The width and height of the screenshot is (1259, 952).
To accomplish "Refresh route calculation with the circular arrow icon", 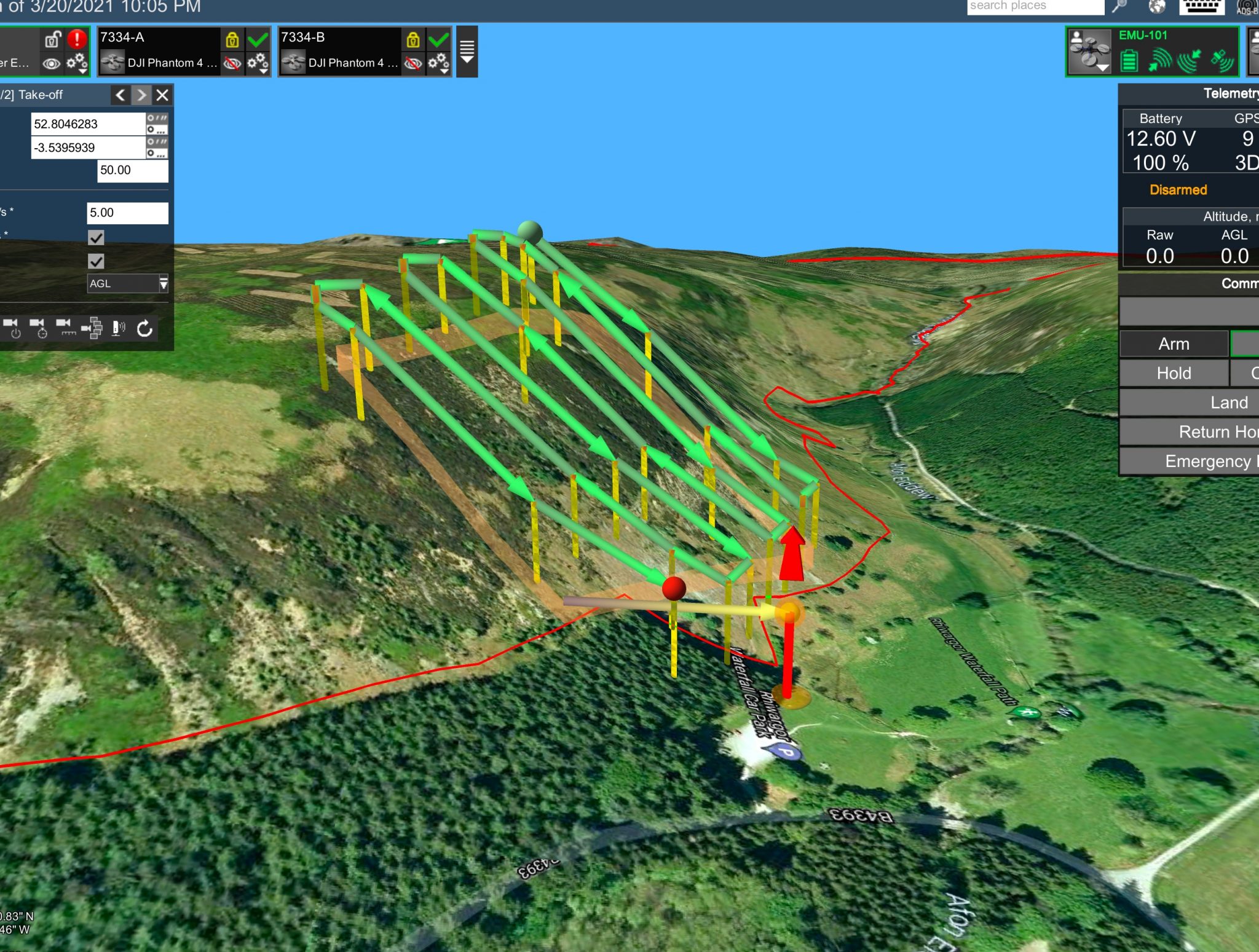I will 144,329.
